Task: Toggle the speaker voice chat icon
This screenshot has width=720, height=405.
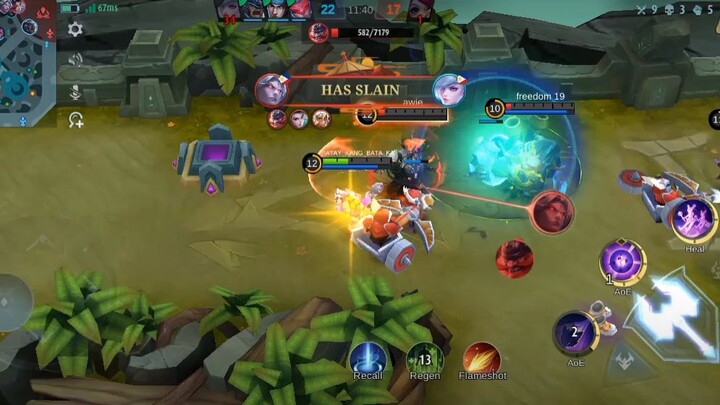Action: coord(75,59)
